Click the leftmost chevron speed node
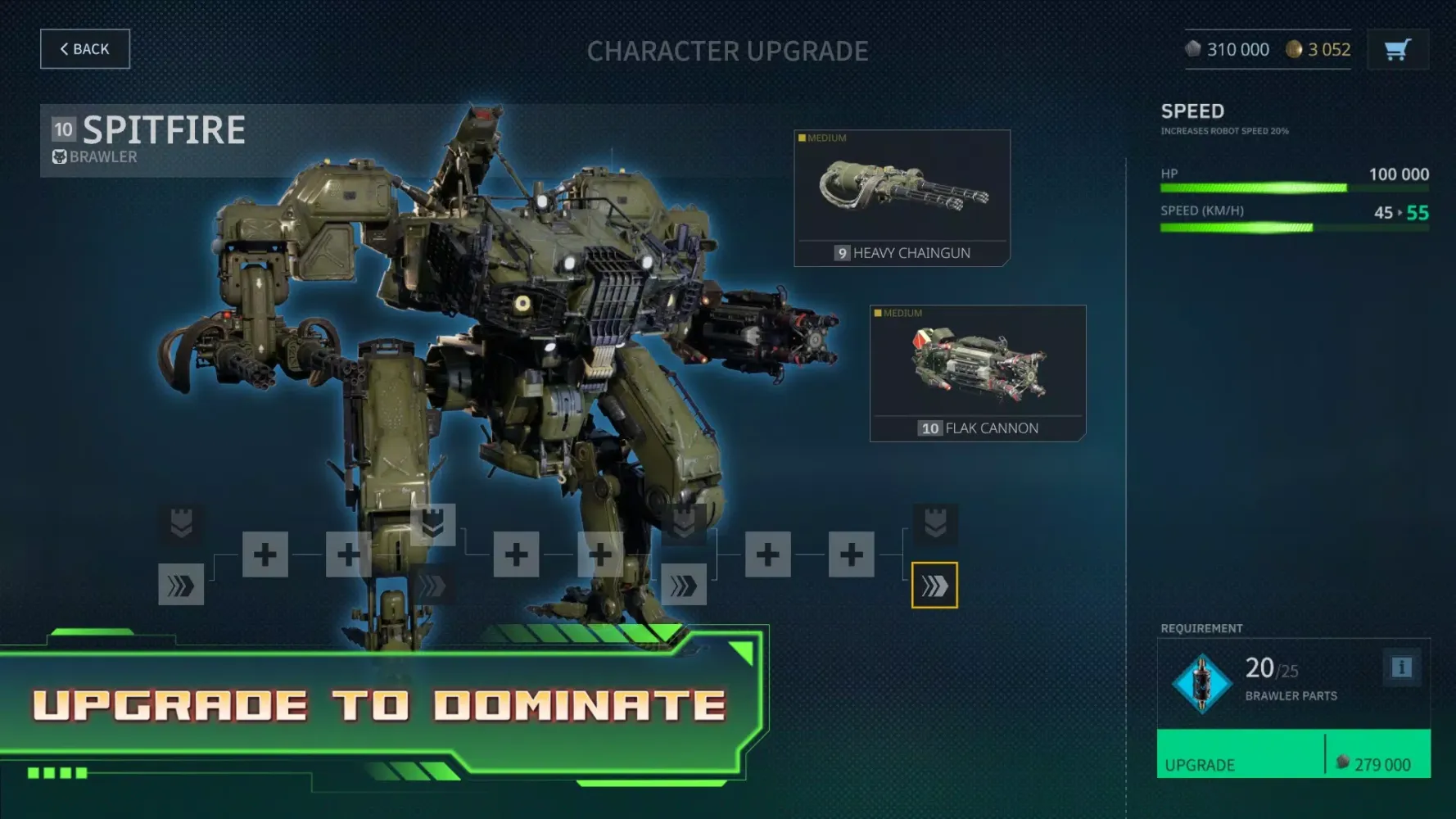 tap(181, 586)
